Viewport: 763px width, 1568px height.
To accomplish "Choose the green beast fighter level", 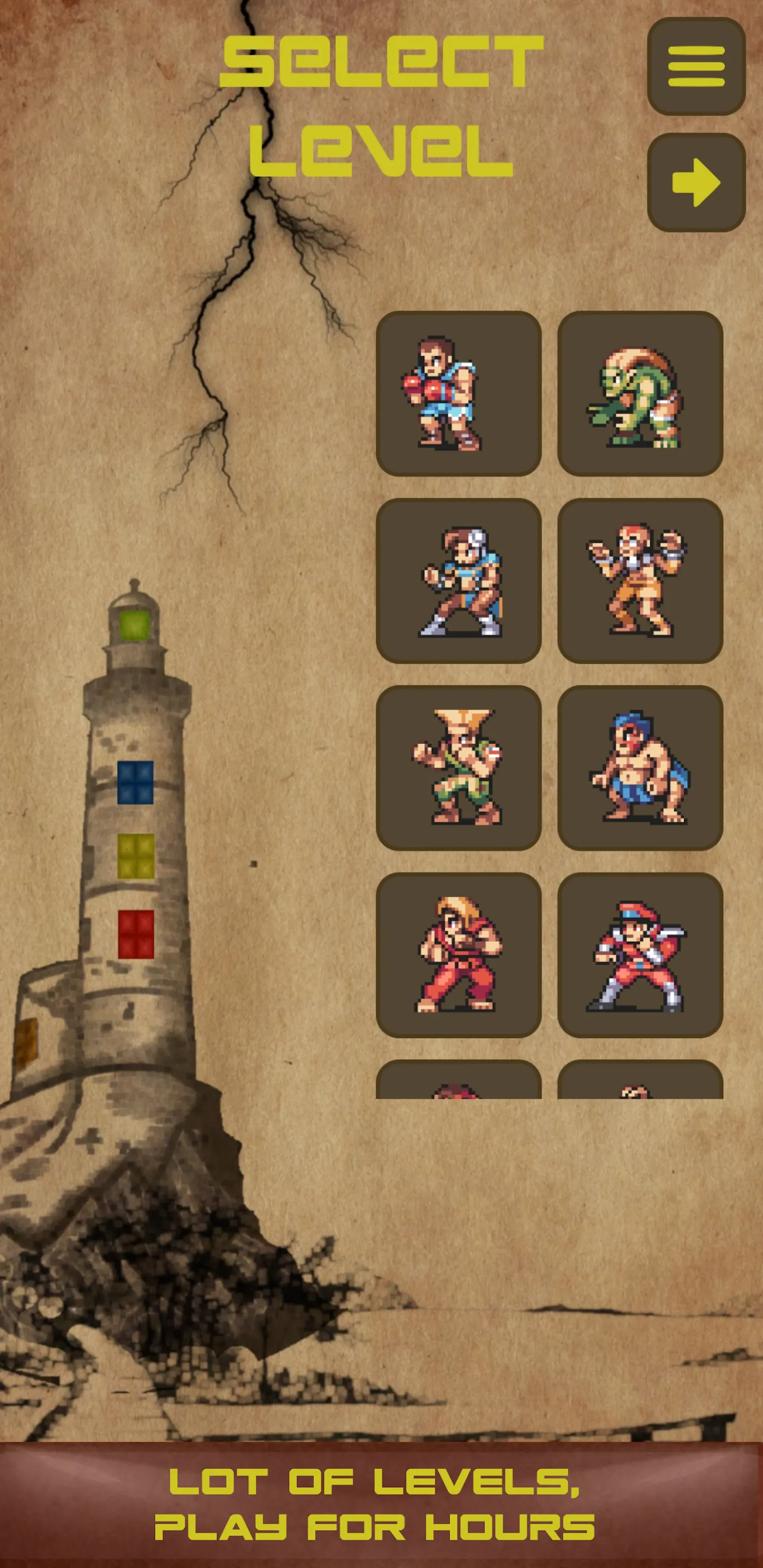I will click(640, 394).
